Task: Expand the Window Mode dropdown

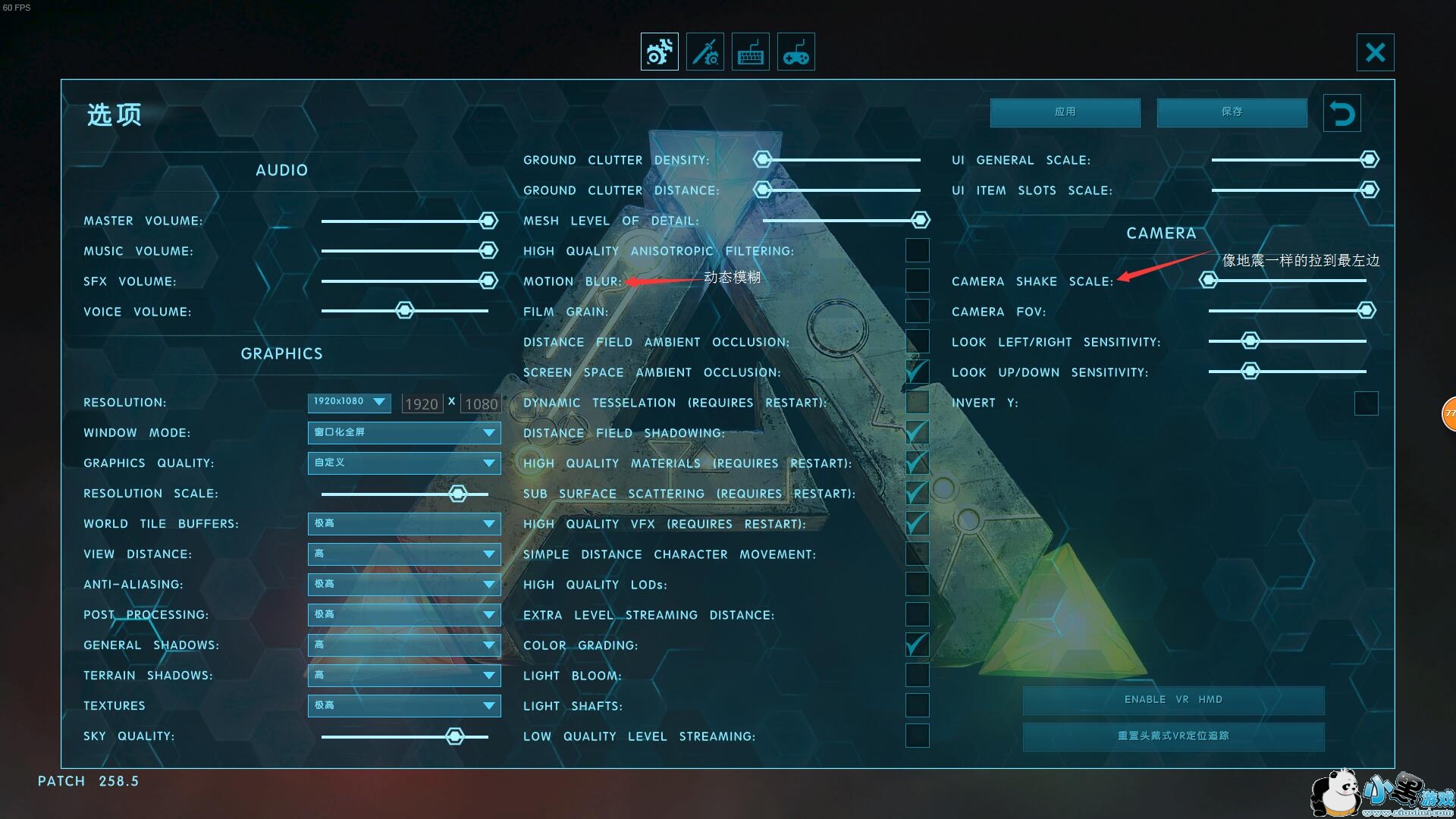Action: 403,433
